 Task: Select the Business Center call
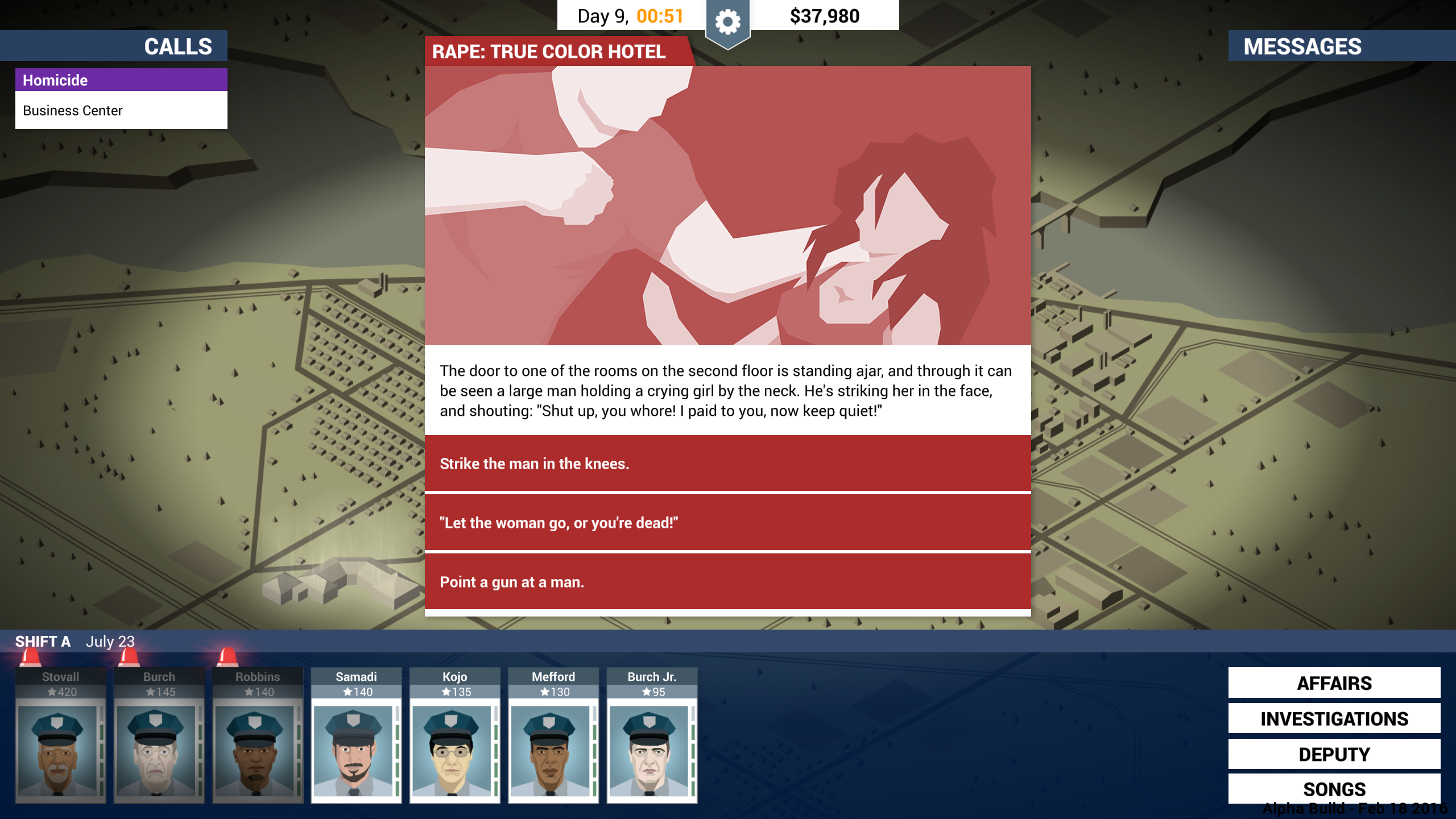[121, 110]
